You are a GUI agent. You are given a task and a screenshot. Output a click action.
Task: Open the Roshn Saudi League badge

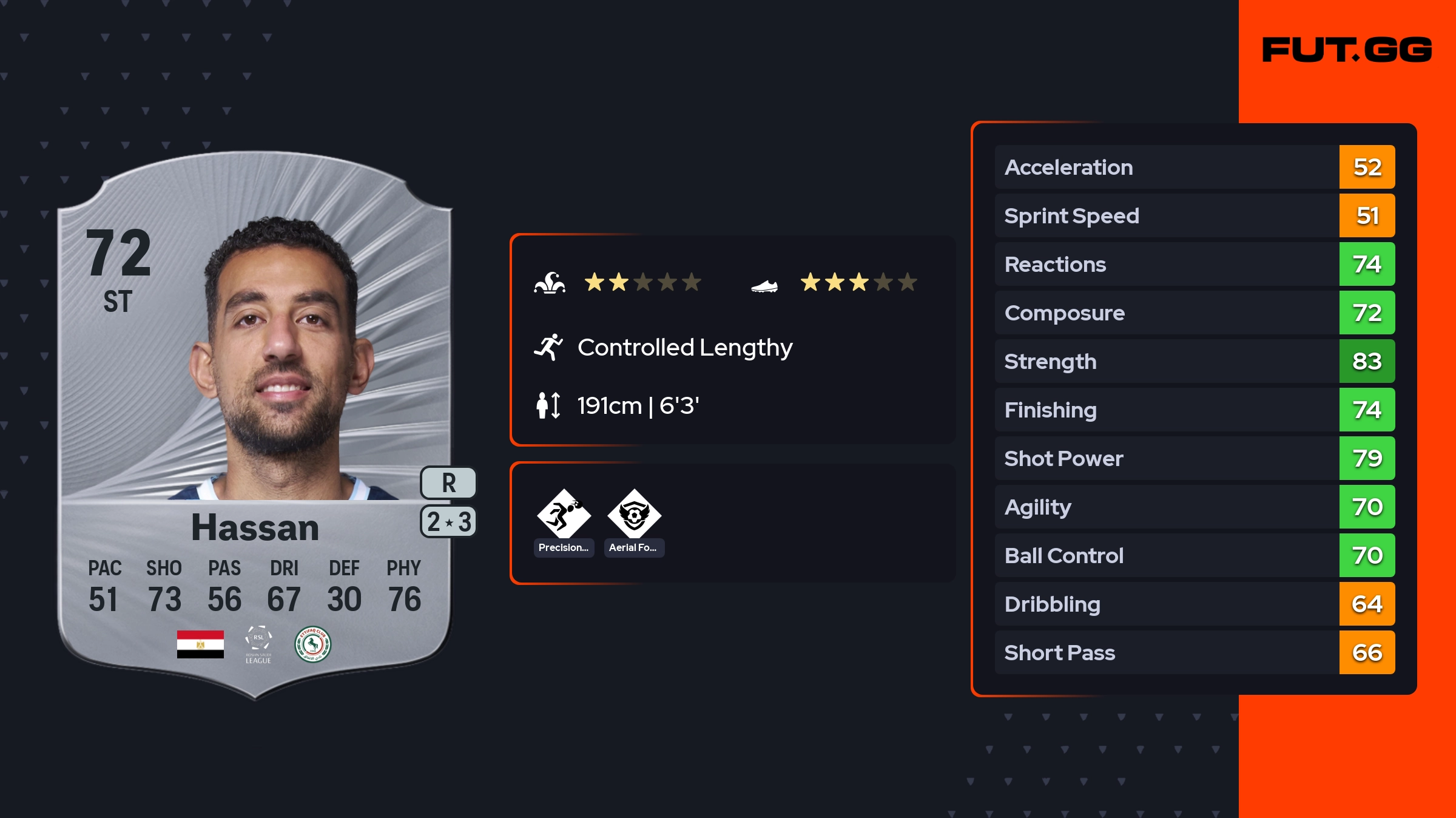click(x=258, y=644)
